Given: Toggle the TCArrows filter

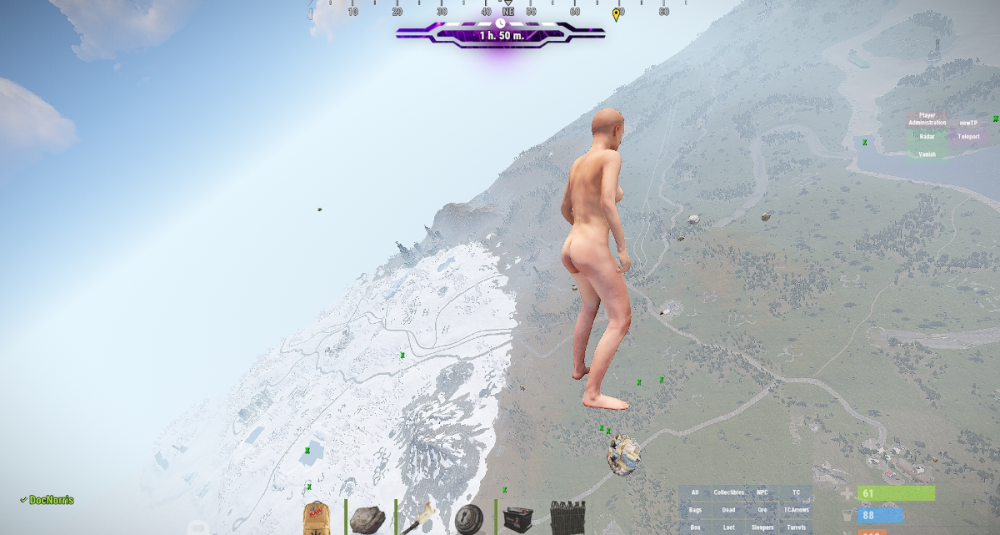Looking at the screenshot, I should 796,510.
